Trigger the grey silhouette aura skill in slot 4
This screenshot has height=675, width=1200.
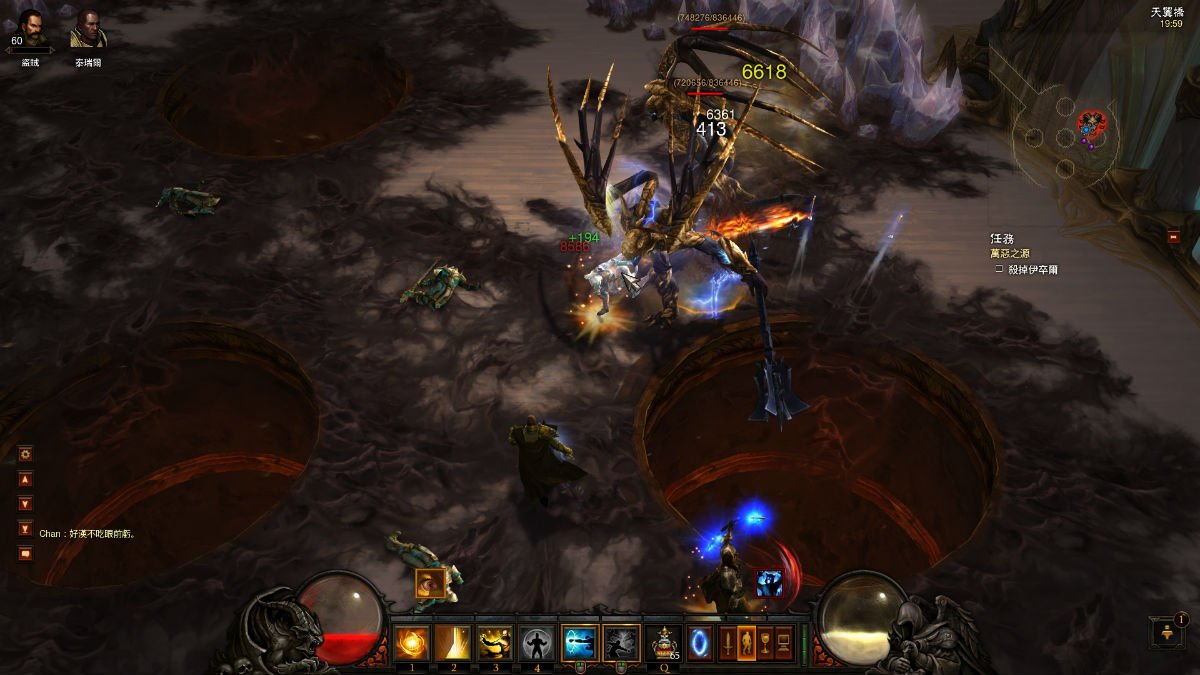pyautogui.click(x=537, y=642)
